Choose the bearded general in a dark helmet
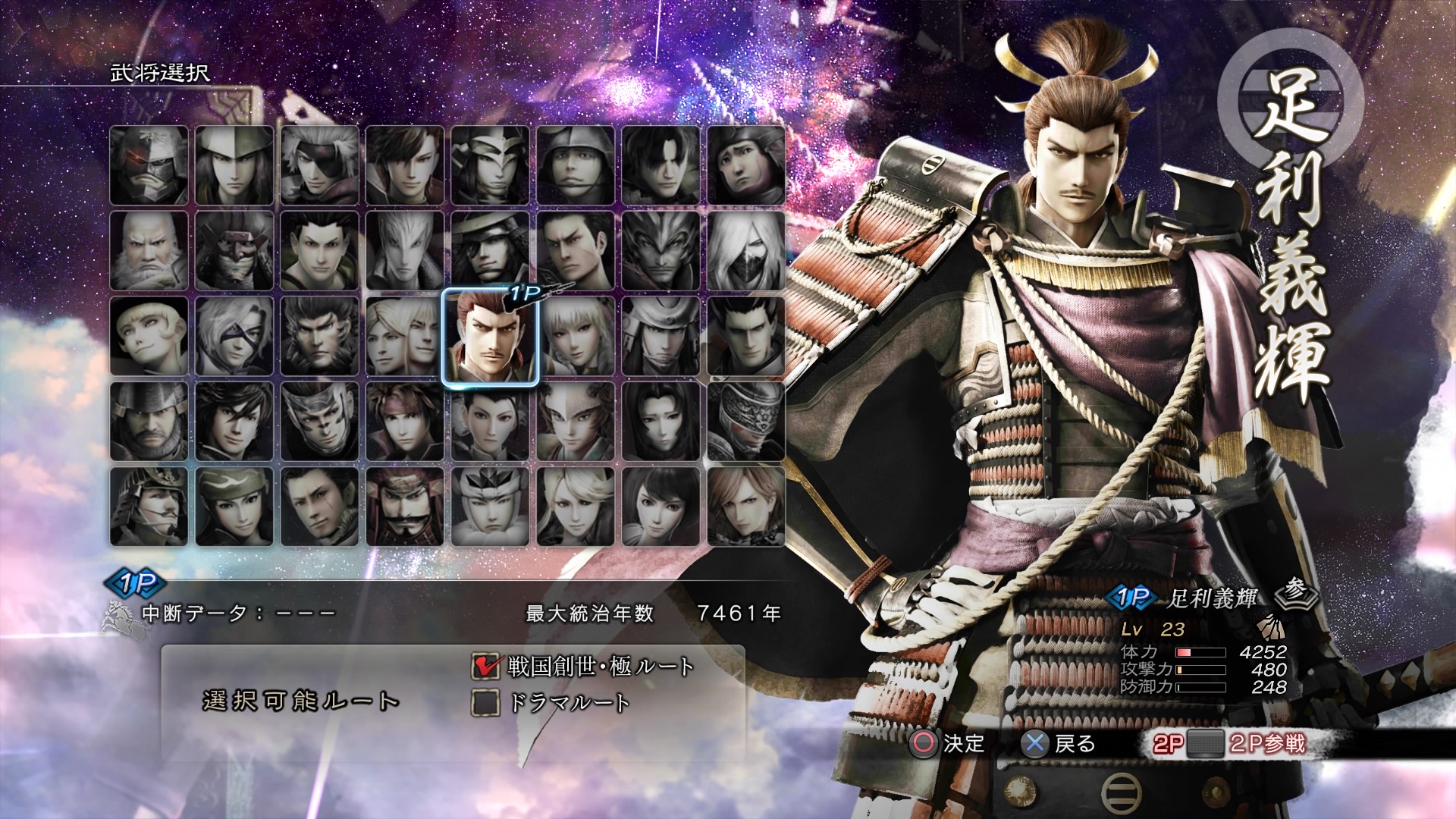1456x819 pixels. [149, 422]
